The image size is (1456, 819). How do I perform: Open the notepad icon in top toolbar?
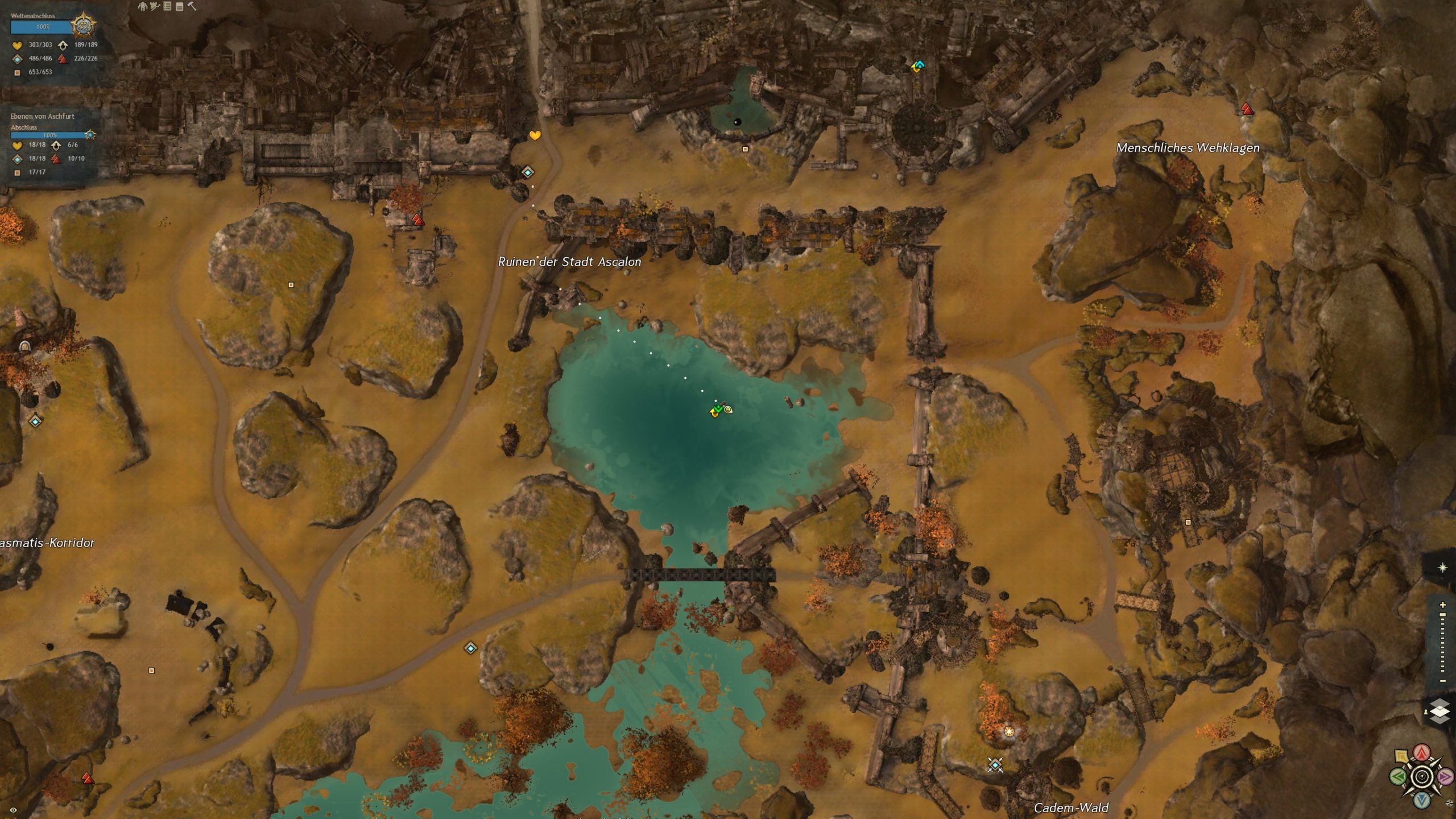(180, 6)
